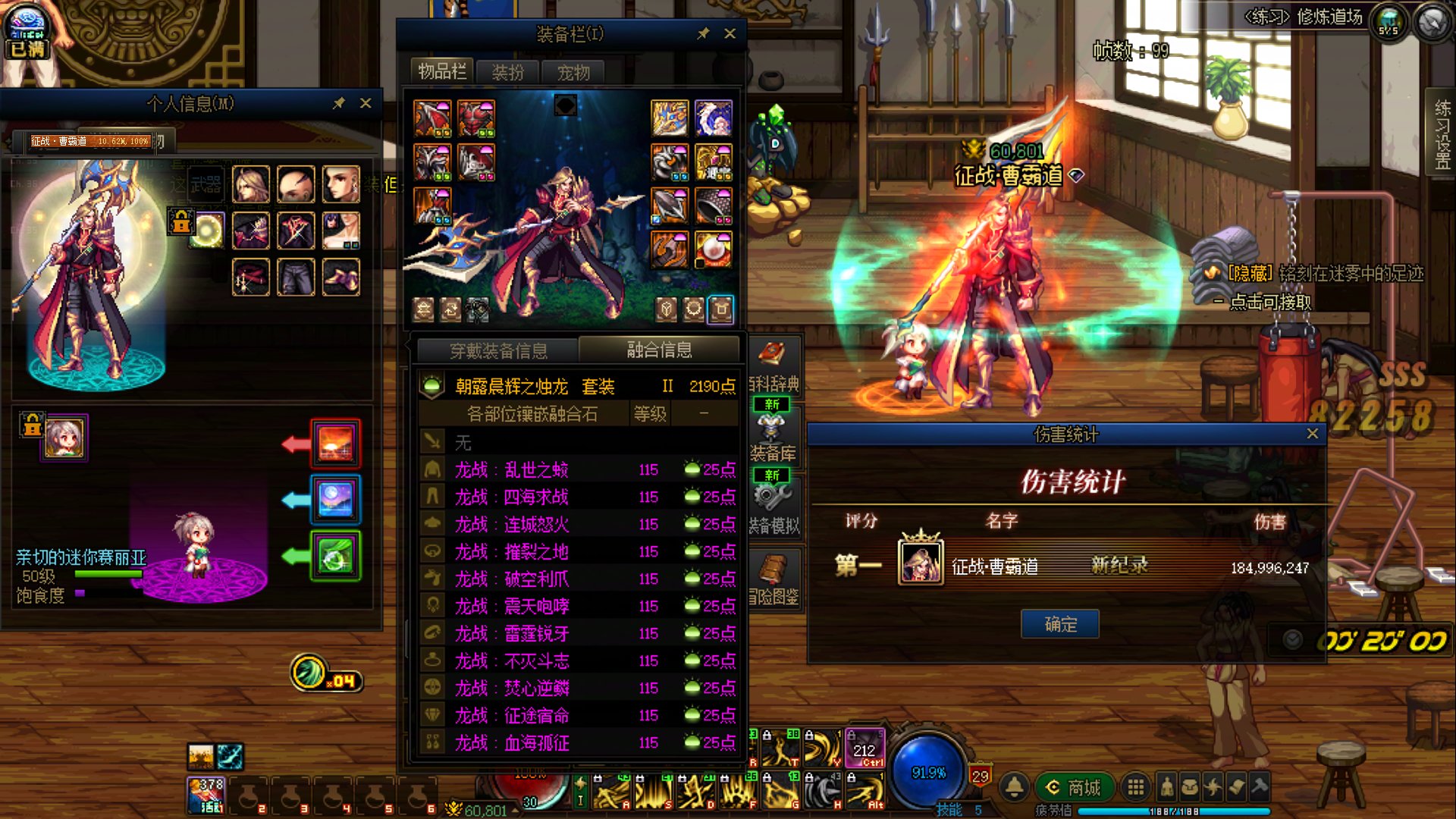Open the 装备模拟 equipment simulator icon
The height and width of the screenshot is (819, 1456).
[771, 496]
